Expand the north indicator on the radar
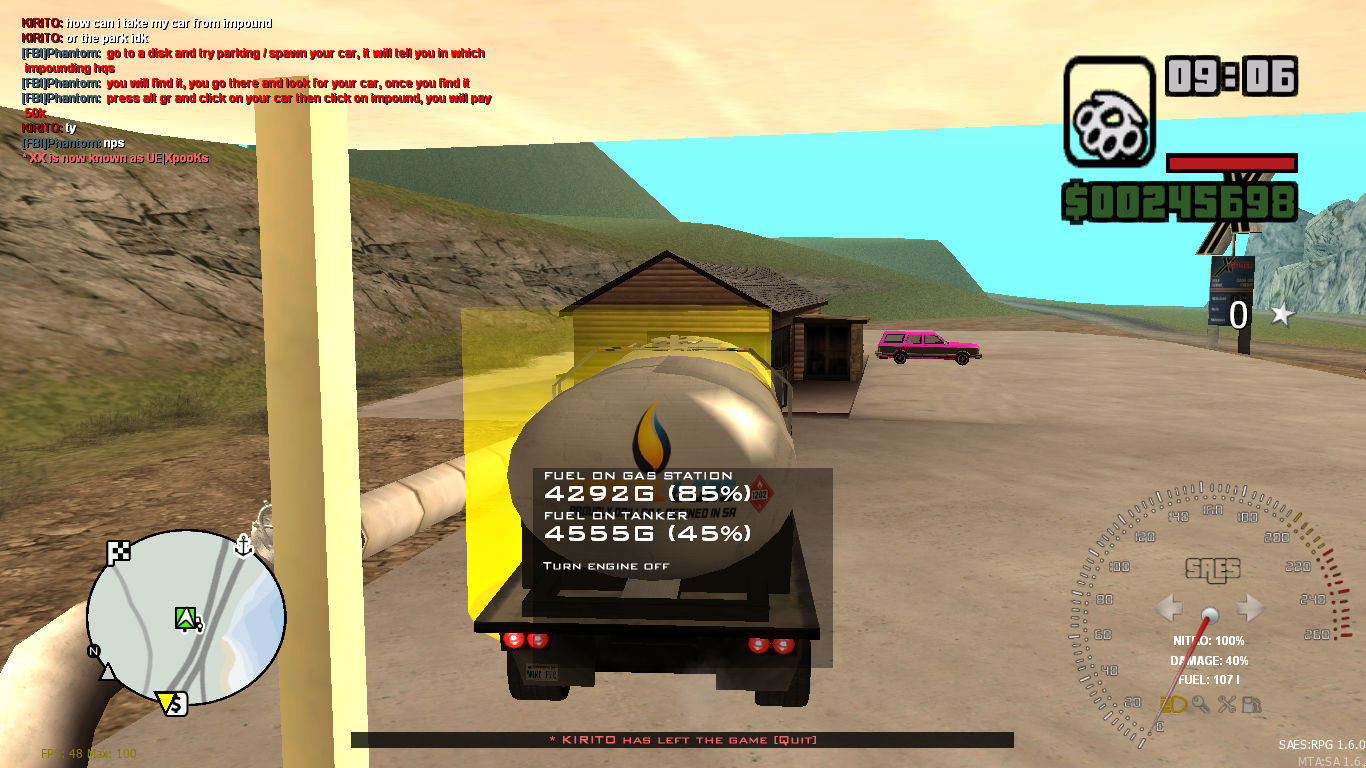This screenshot has height=768, width=1366. point(96,650)
